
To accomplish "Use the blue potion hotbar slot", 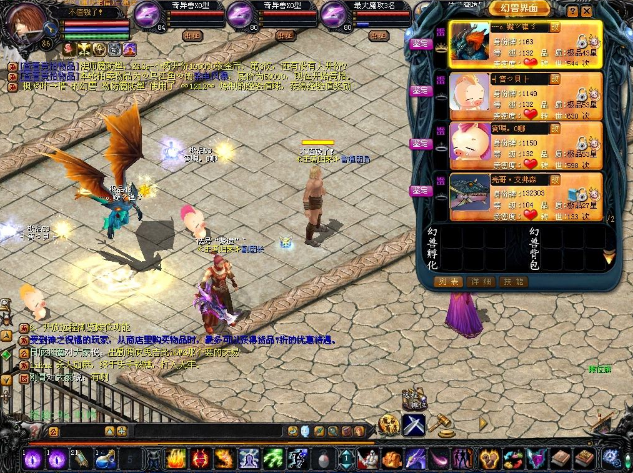I will point(106,458).
